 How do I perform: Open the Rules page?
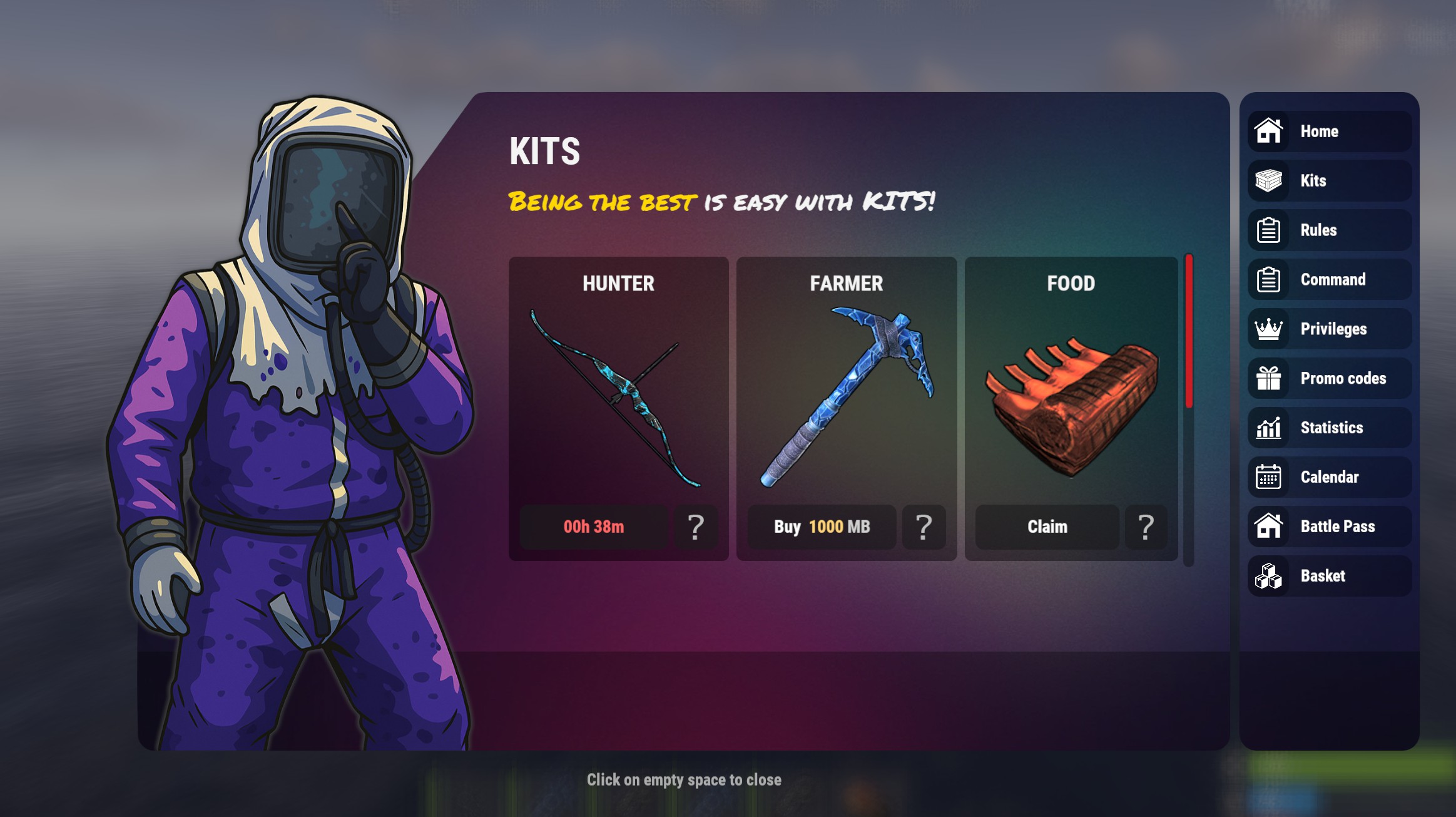pos(1329,230)
